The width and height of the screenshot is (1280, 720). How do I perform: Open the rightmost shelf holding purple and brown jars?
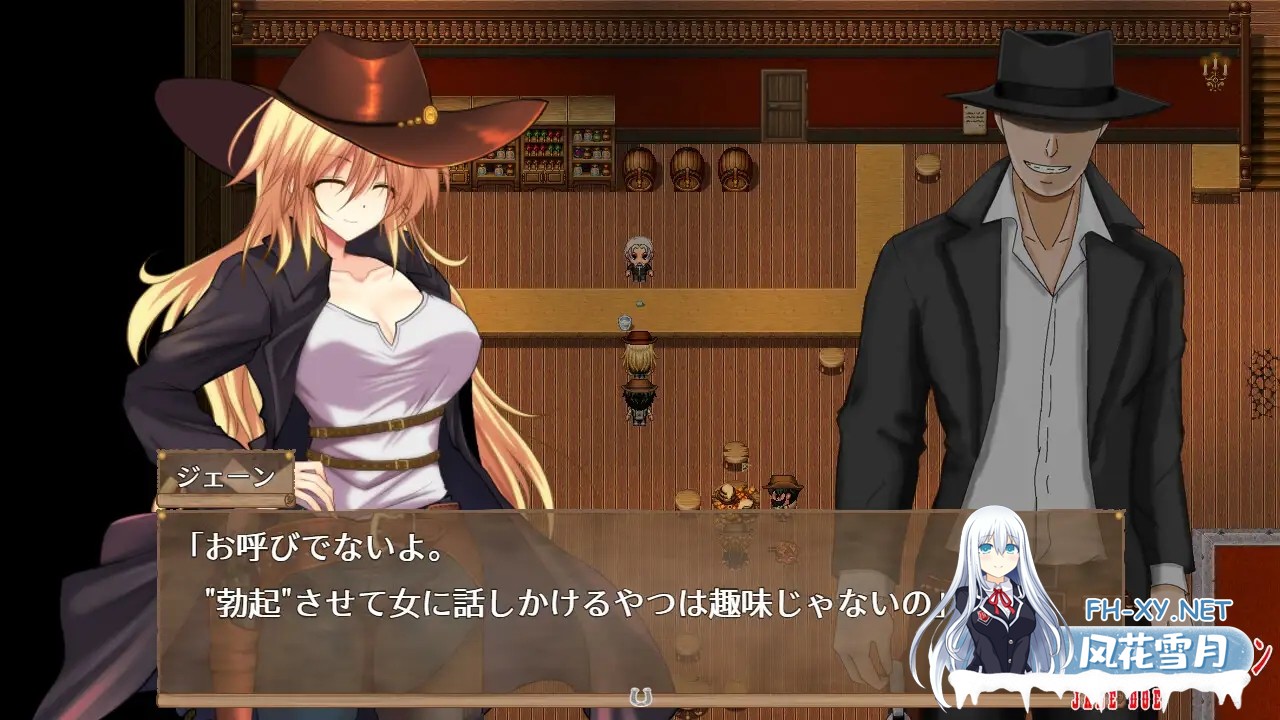point(591,154)
